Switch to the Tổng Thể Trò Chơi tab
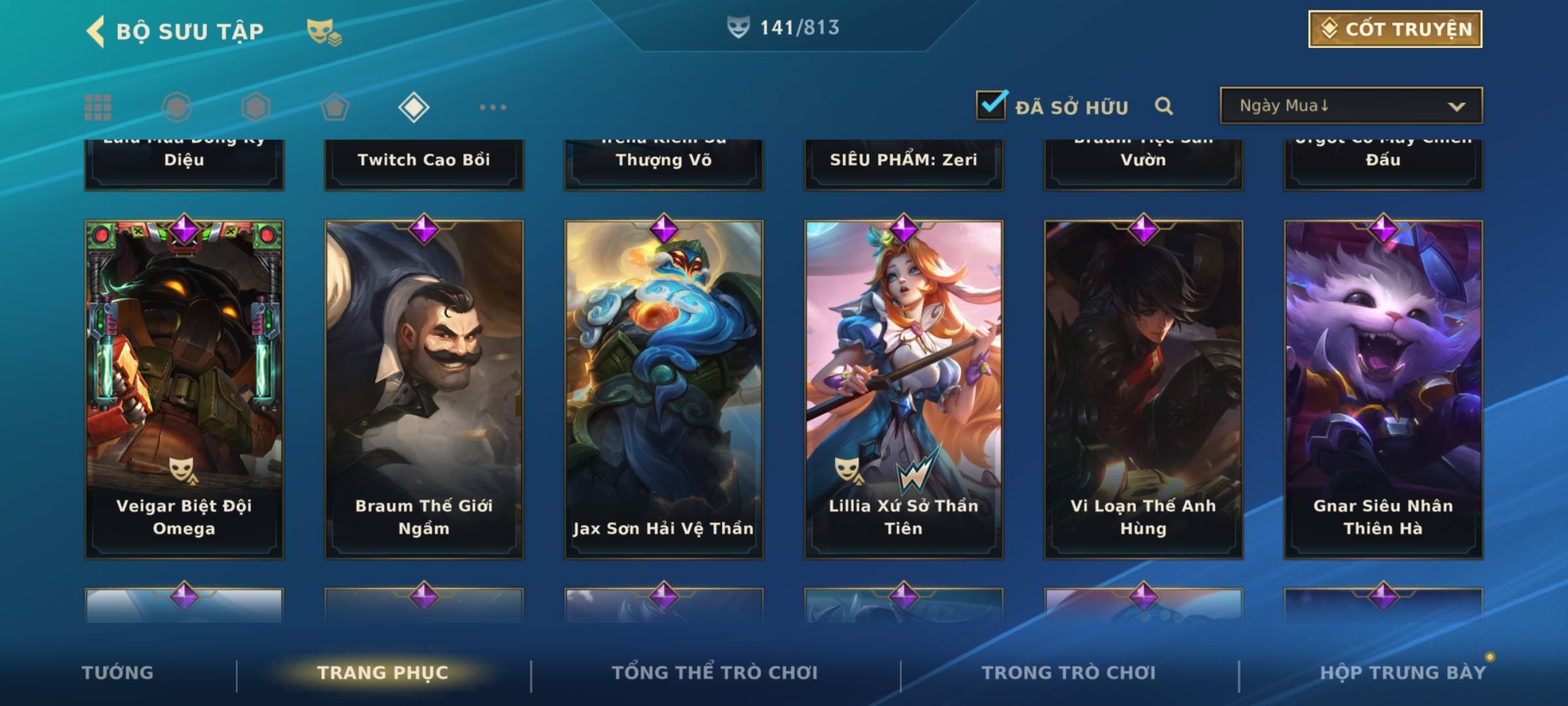This screenshot has width=1568, height=706. (x=715, y=673)
